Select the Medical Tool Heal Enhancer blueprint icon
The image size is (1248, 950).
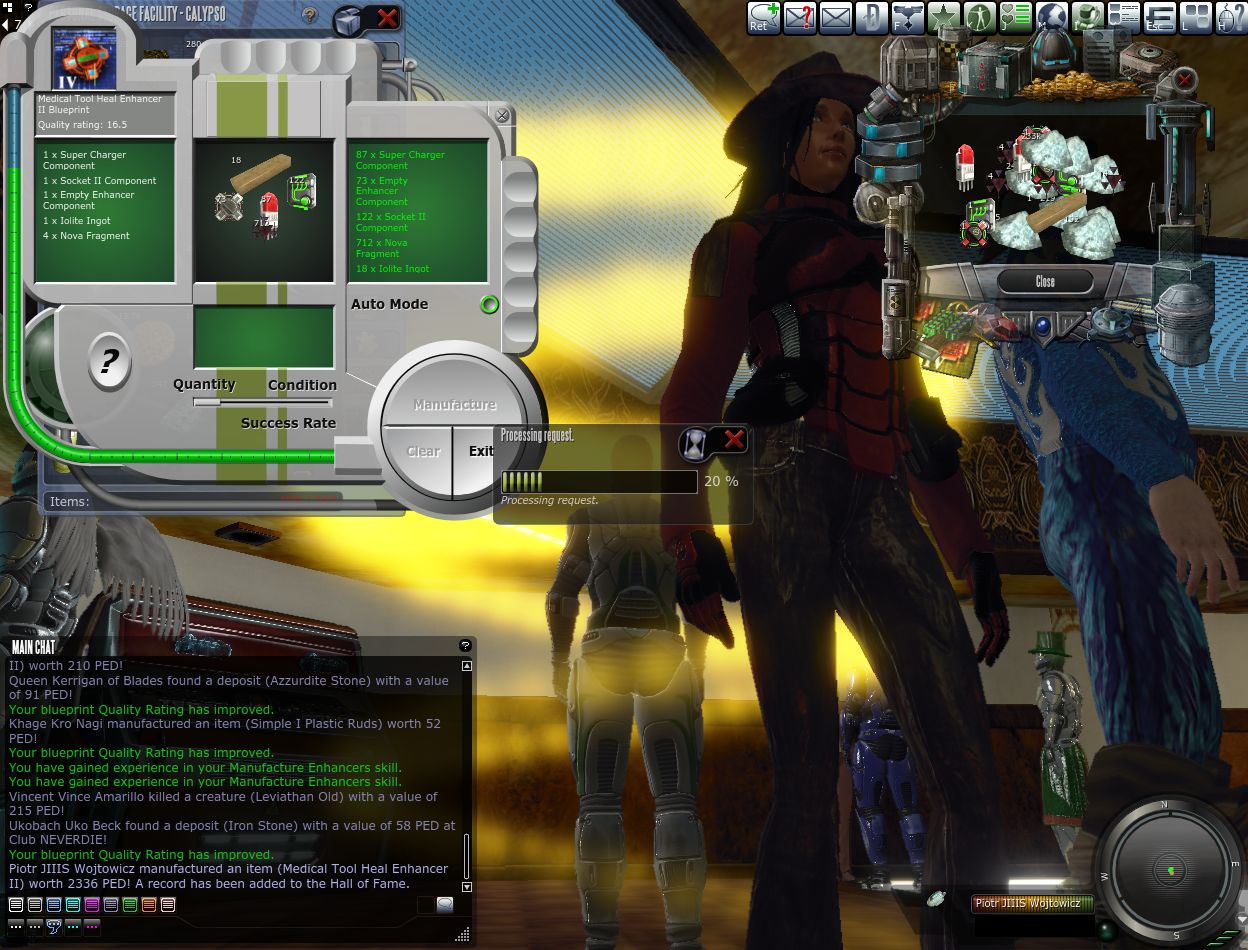click(x=84, y=58)
